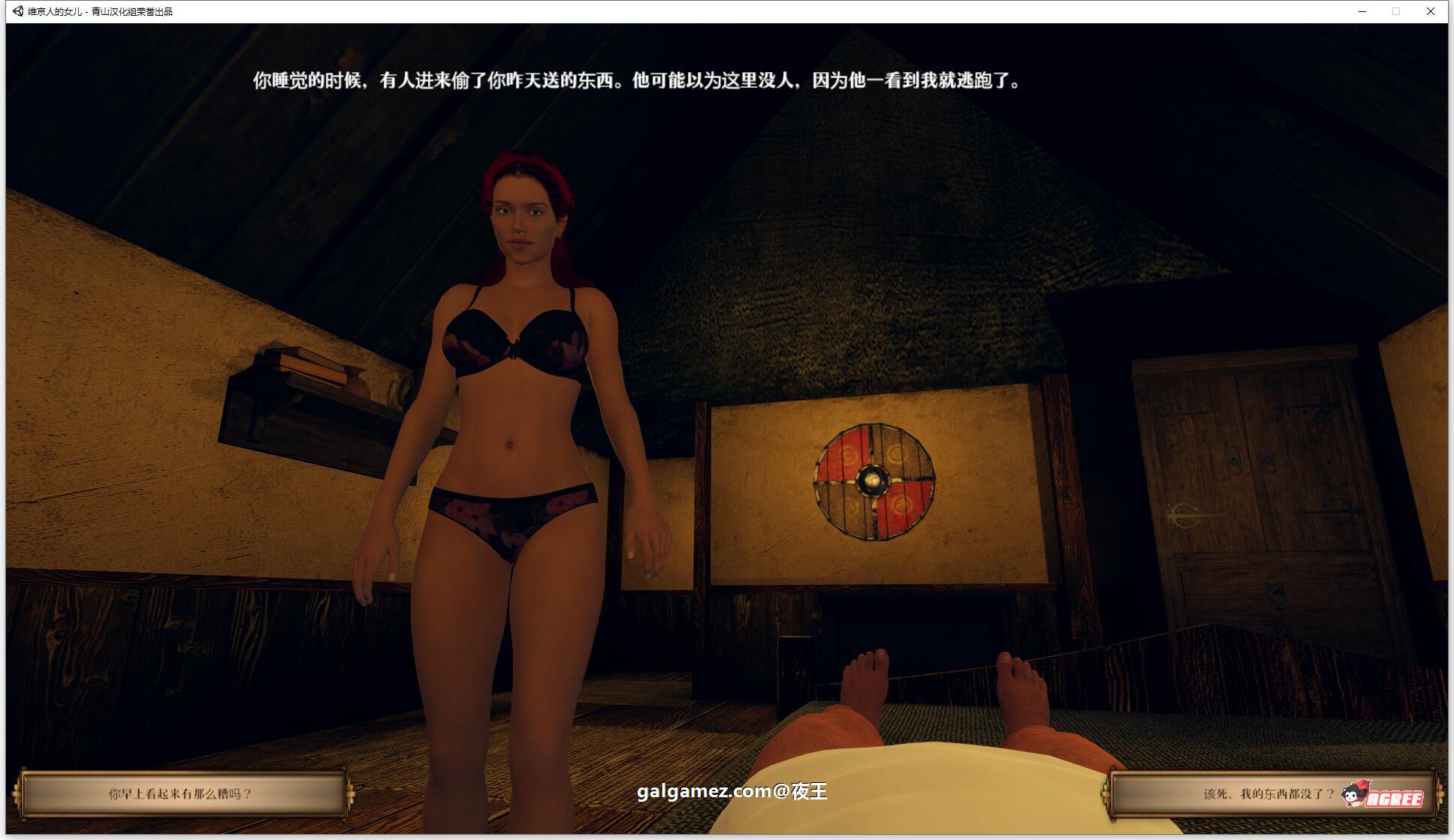Click the stack of books on the wall shelf
1454x840 pixels.
(x=309, y=362)
